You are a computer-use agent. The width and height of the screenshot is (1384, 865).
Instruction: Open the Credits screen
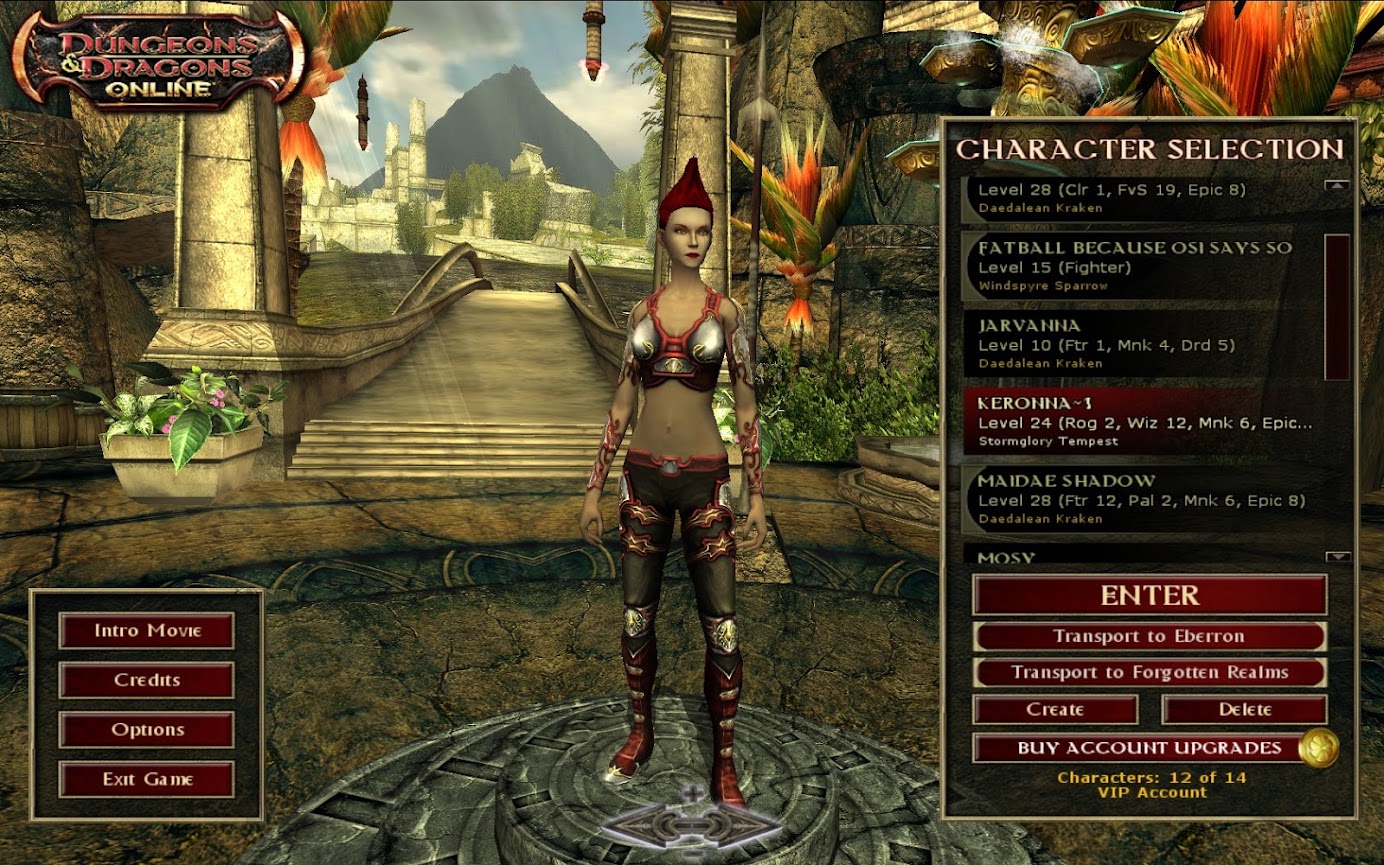[146, 680]
